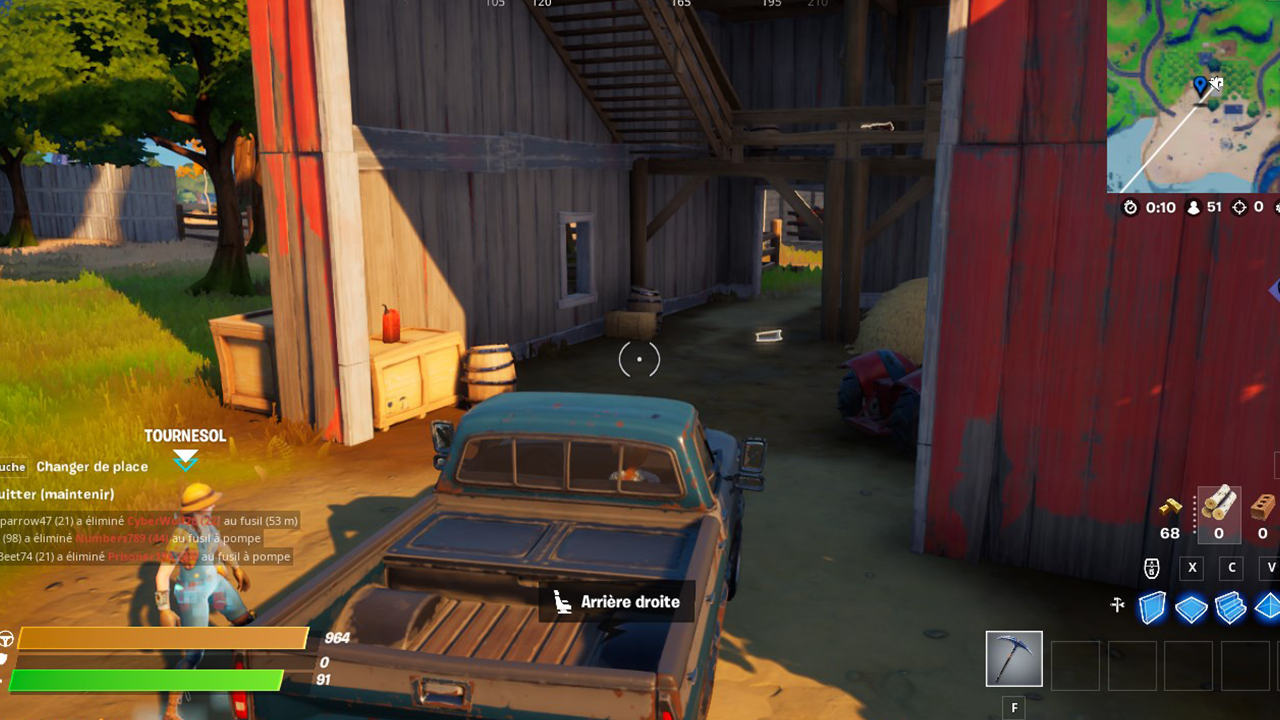Choose the Changer de place option
This screenshot has width=1280, height=720.
(93, 467)
